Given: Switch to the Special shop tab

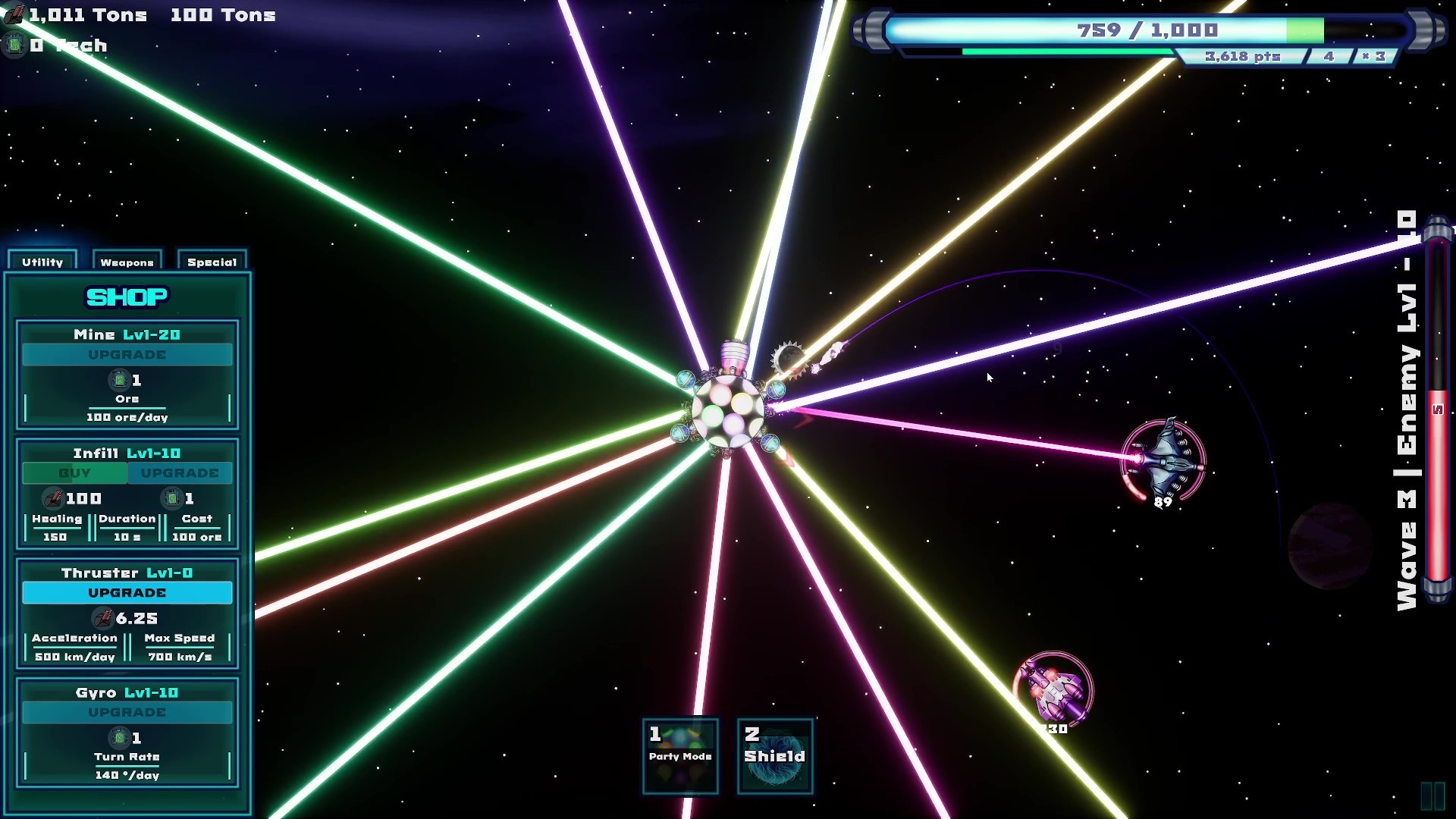Looking at the screenshot, I should [x=211, y=262].
